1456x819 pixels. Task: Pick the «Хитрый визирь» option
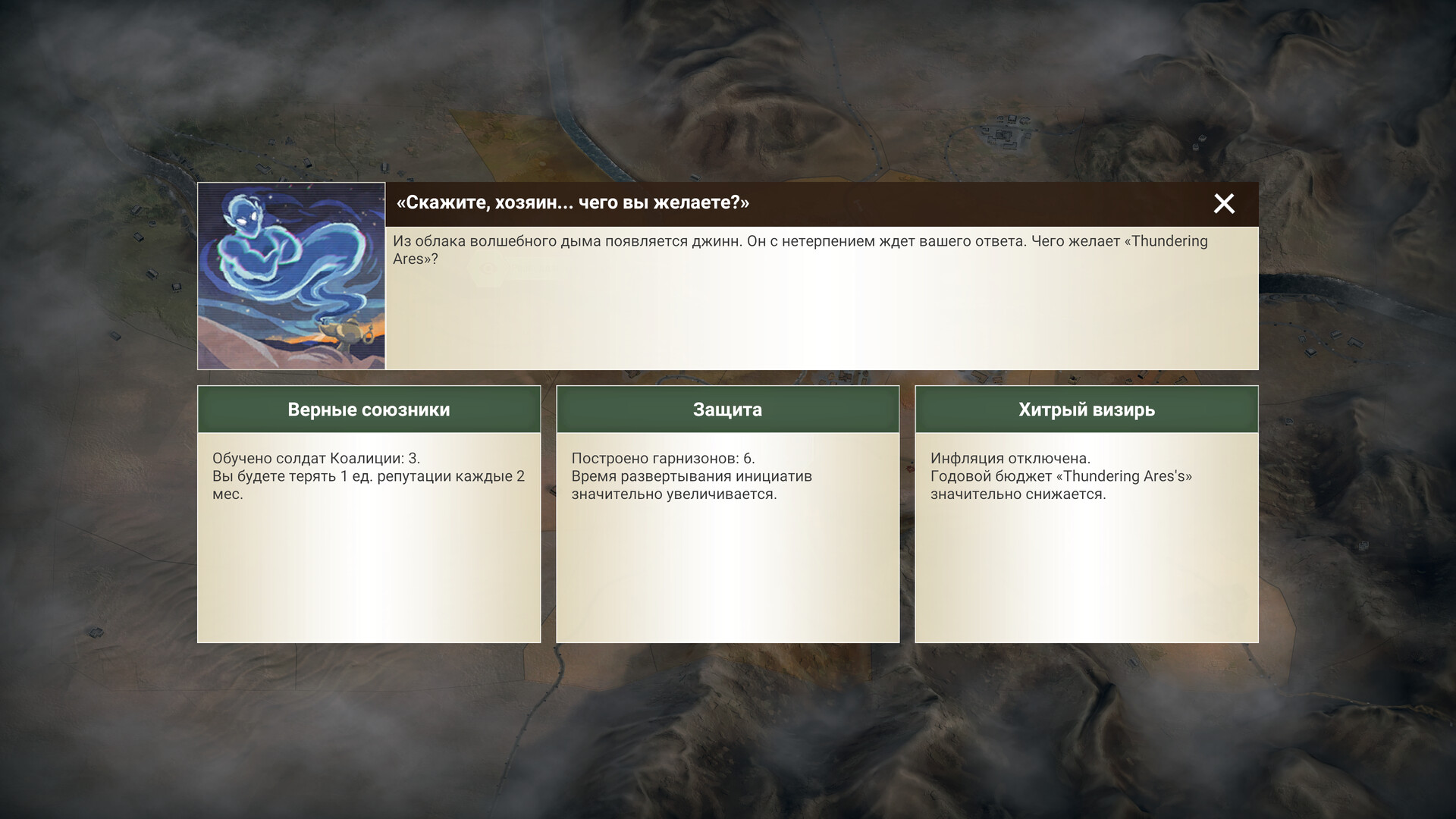(1086, 516)
